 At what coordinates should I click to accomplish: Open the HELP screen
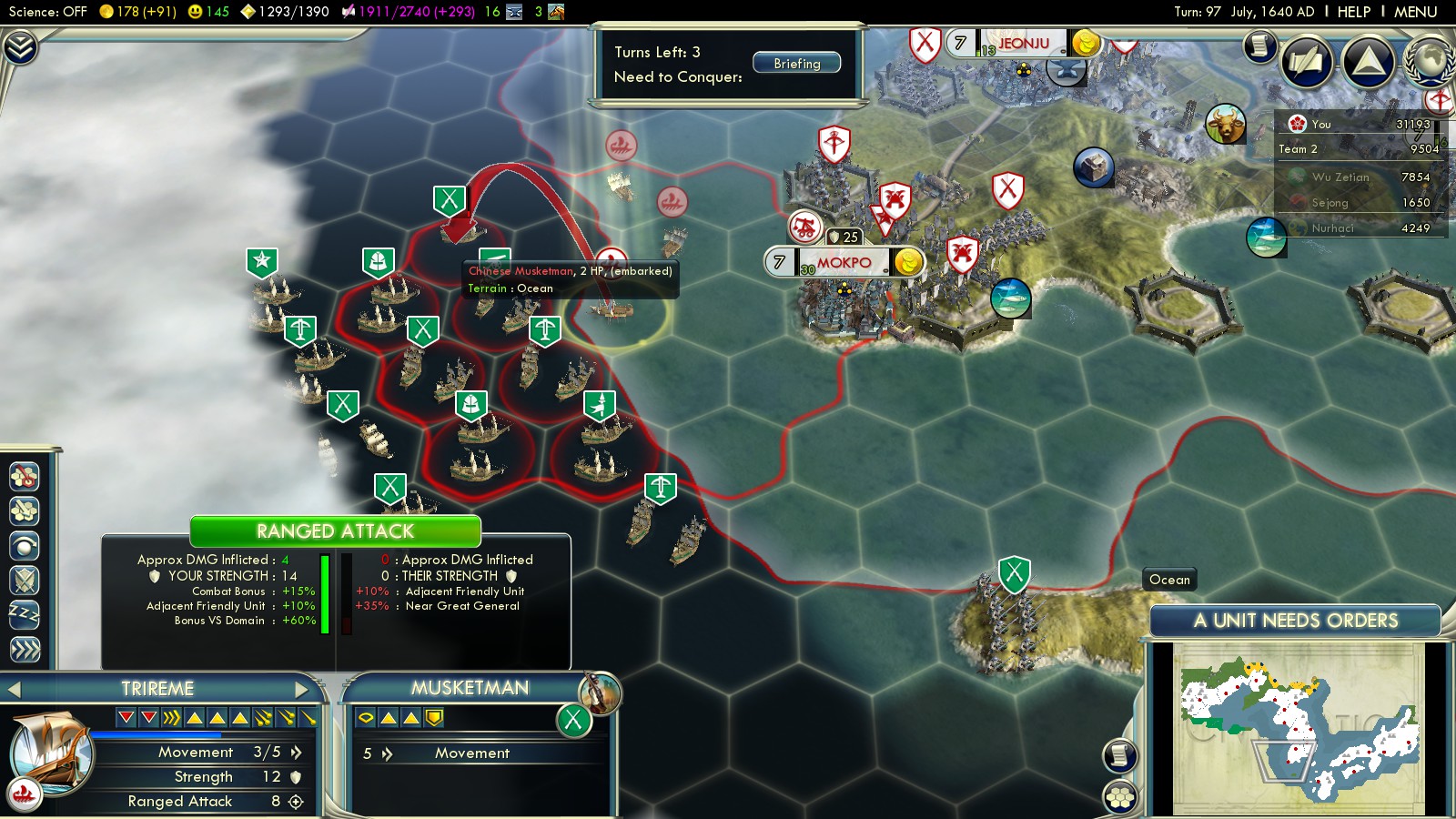coord(1353,12)
